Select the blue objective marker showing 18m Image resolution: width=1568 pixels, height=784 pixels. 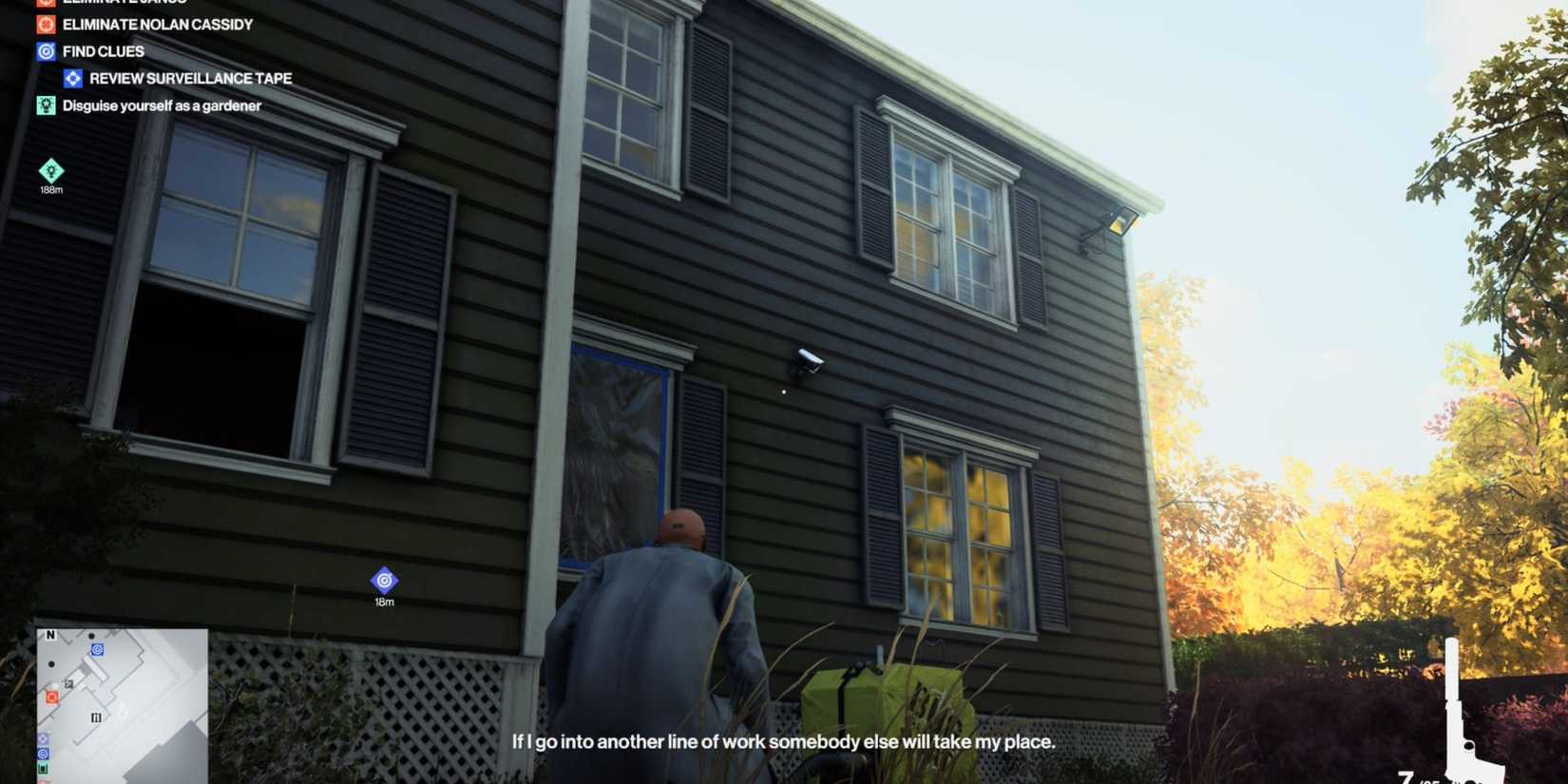(383, 580)
